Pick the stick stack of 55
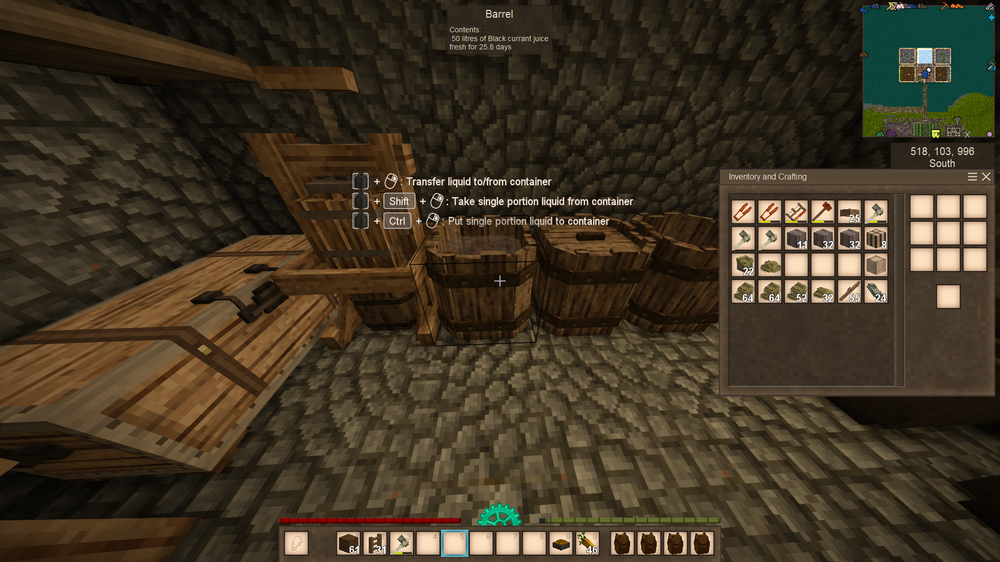Screen dimensions: 1000x562 (849, 291)
